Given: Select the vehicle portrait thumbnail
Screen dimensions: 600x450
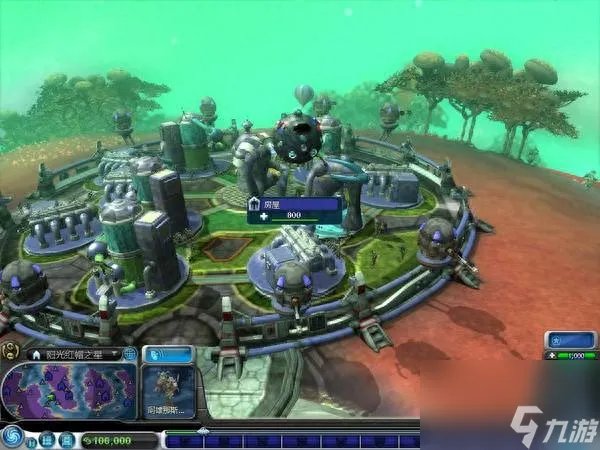Looking at the screenshot, I should pos(167,391).
